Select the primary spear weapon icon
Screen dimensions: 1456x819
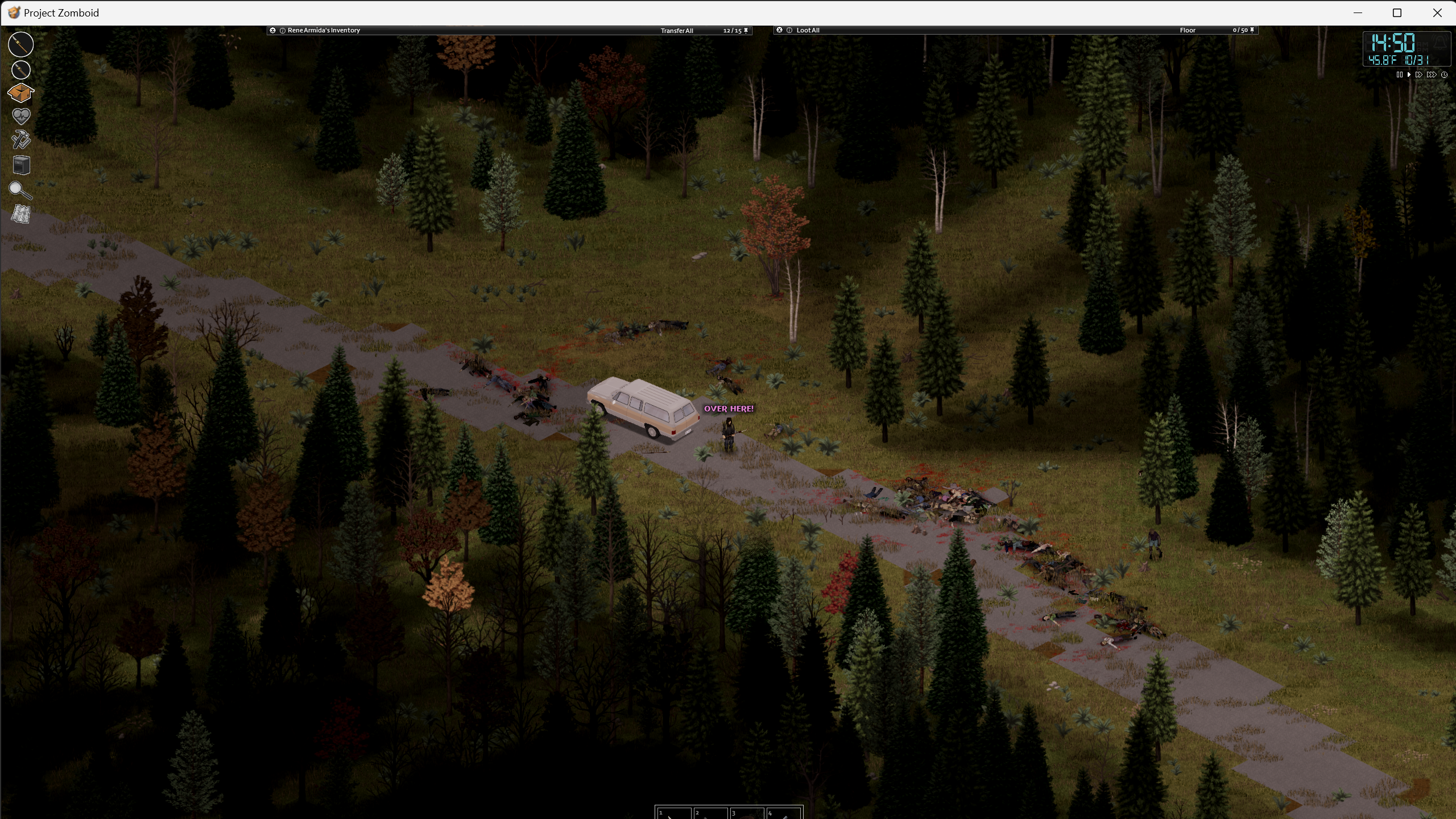pos(21,44)
